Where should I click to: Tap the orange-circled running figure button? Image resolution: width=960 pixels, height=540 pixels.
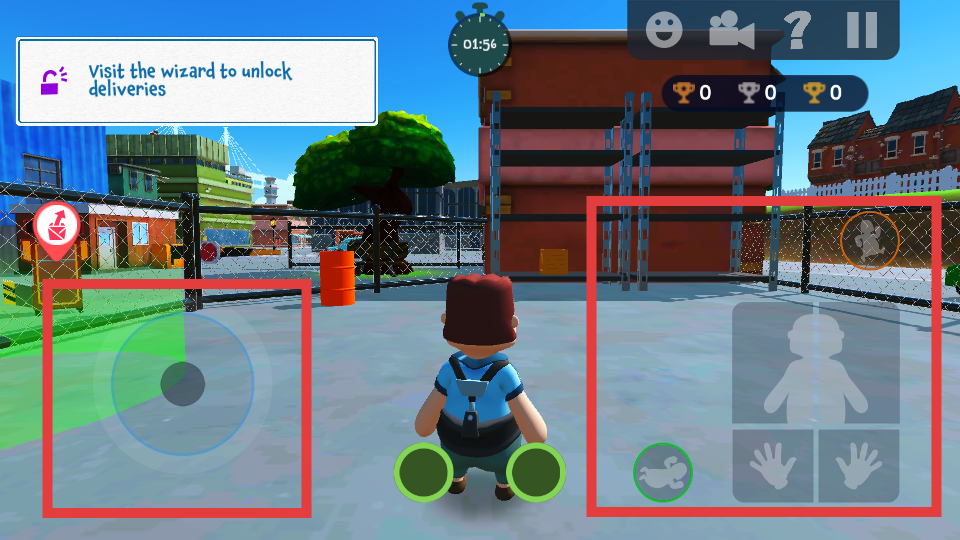[x=869, y=240]
